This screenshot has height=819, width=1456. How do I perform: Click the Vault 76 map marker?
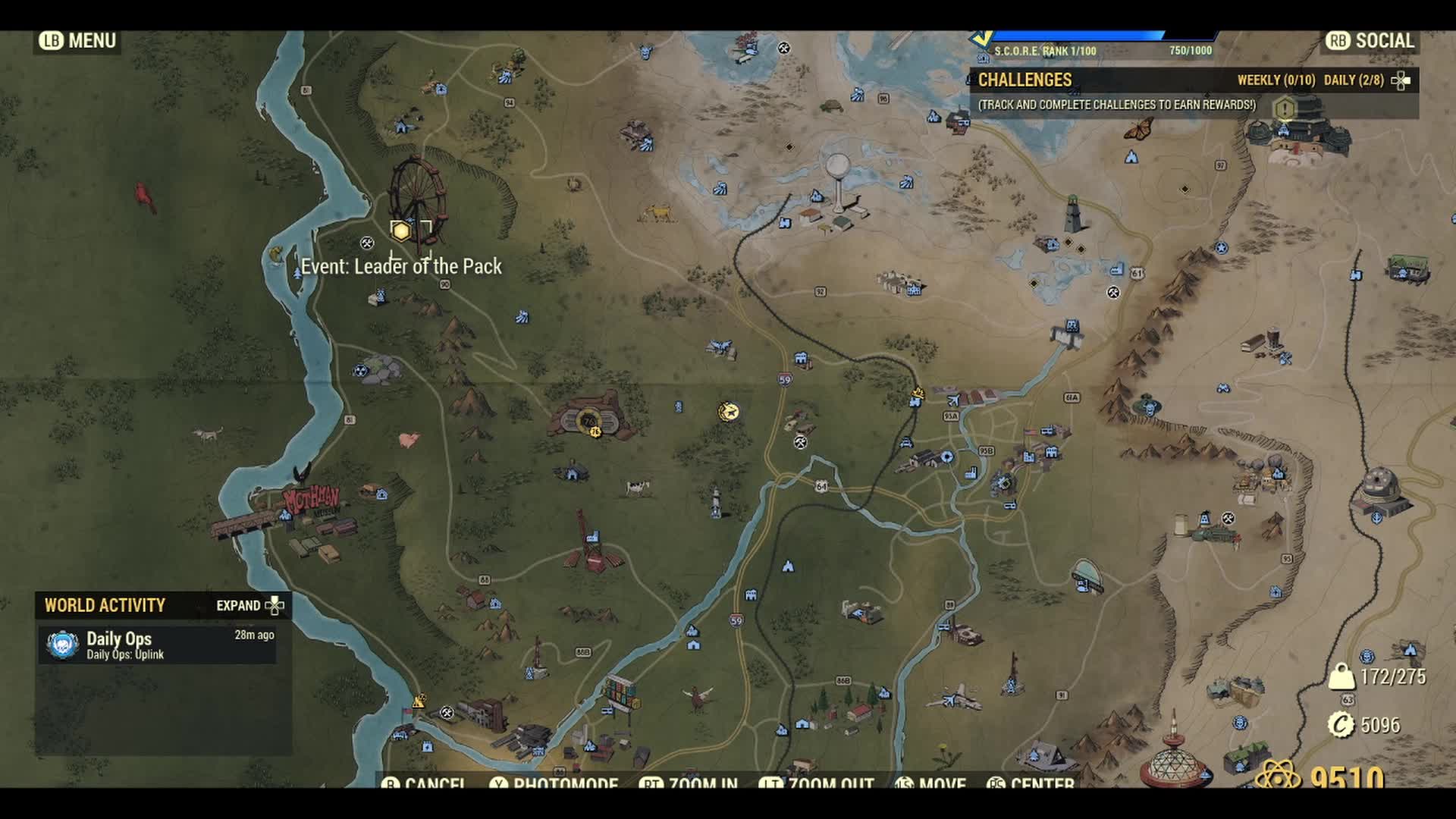(x=588, y=422)
